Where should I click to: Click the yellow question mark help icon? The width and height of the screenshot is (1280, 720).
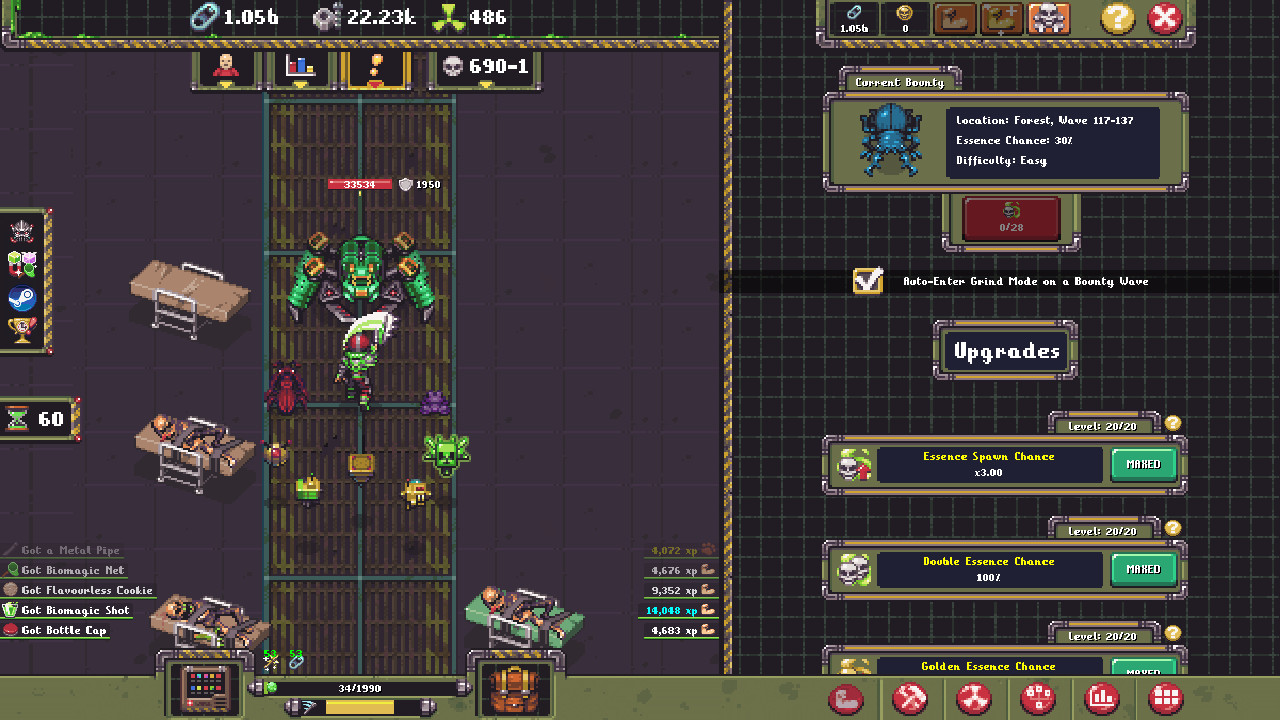[1117, 18]
